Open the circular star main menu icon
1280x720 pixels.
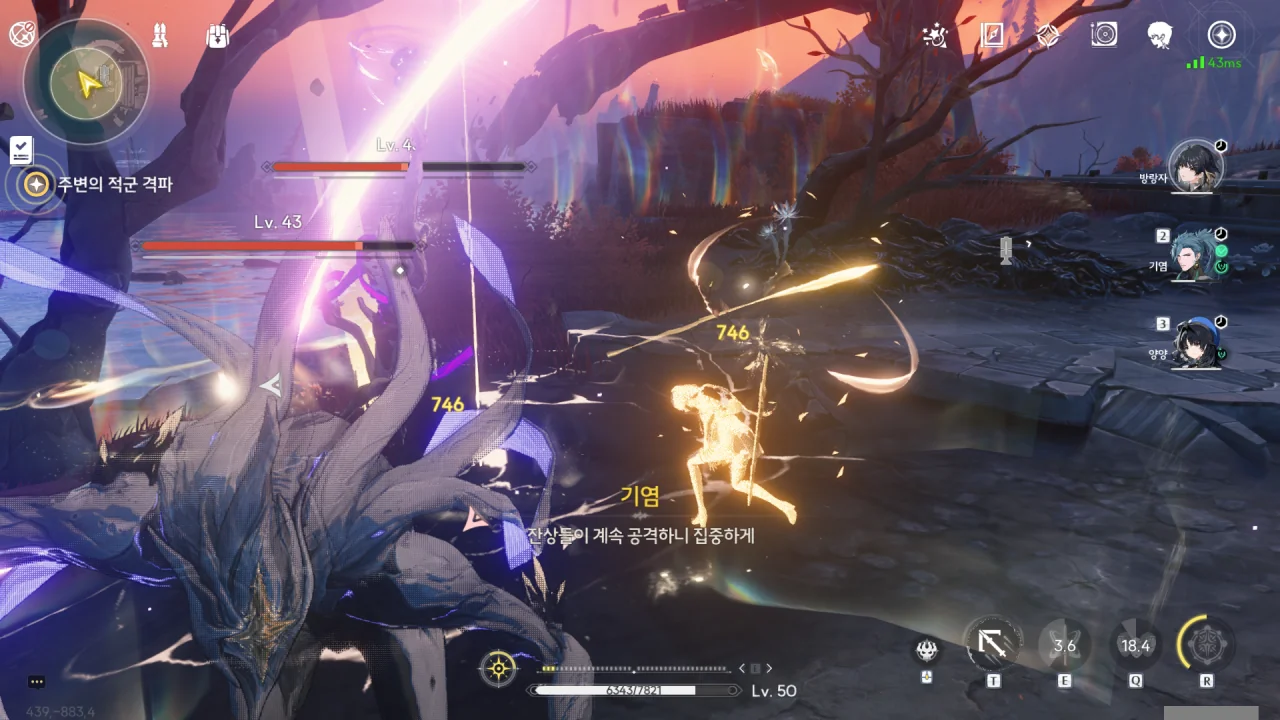tap(1220, 35)
